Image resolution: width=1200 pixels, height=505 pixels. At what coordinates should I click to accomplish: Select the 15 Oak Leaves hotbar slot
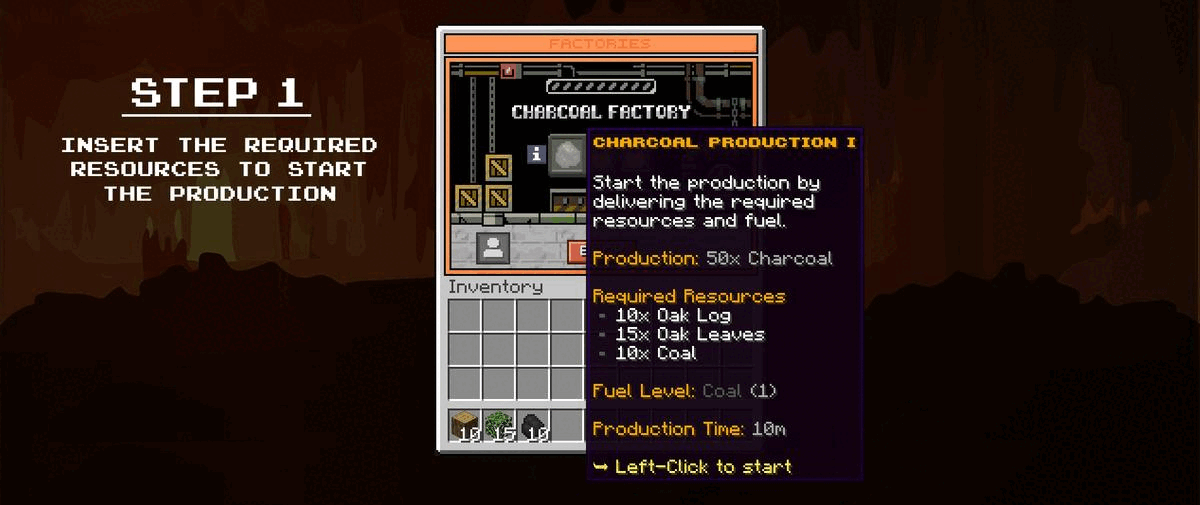pyautogui.click(x=498, y=425)
